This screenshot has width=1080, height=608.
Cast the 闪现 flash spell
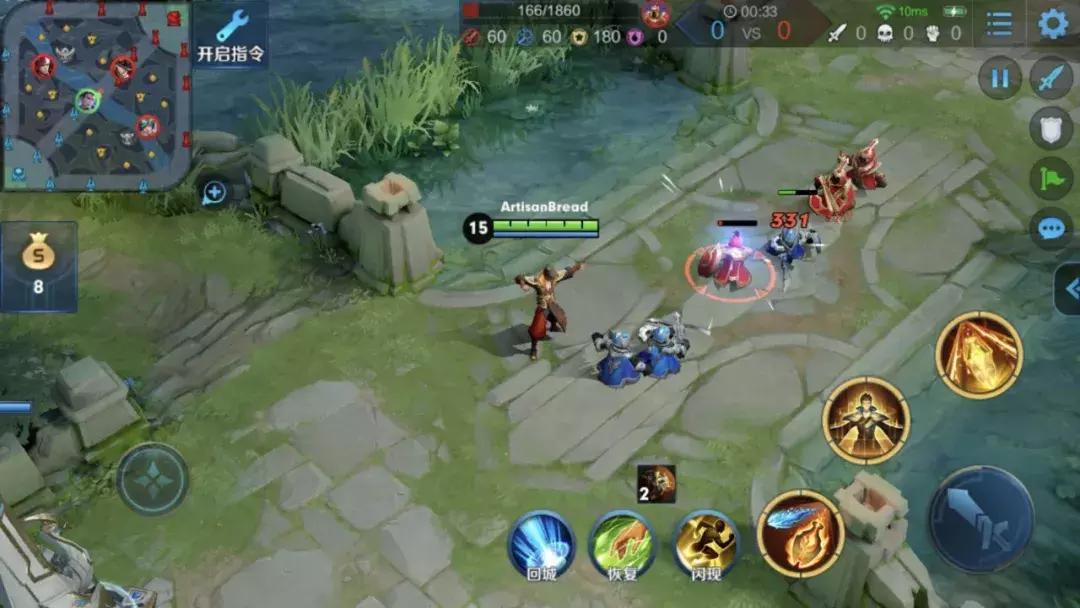[706, 544]
